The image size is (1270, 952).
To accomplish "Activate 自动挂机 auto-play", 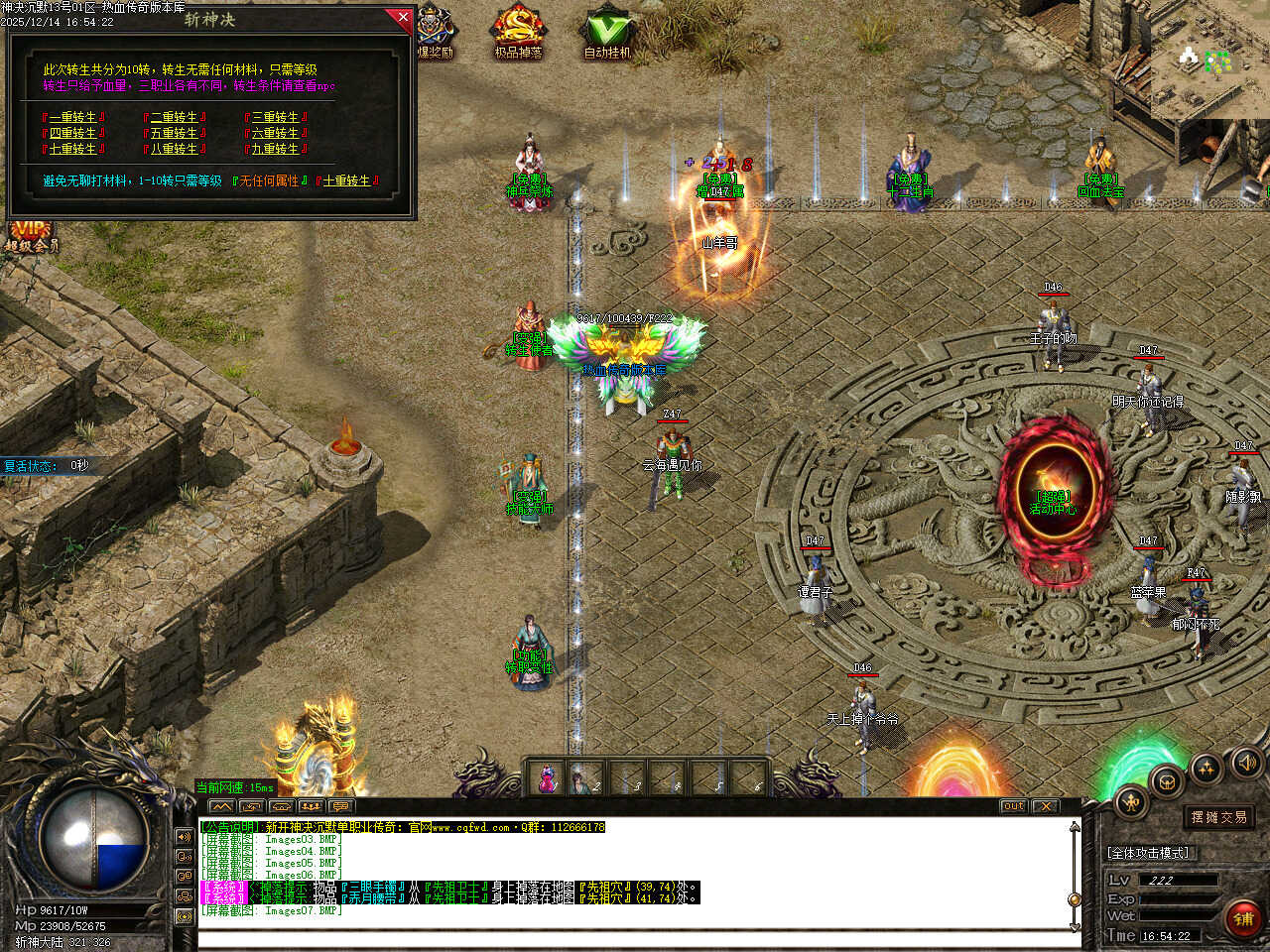I will tap(607, 32).
